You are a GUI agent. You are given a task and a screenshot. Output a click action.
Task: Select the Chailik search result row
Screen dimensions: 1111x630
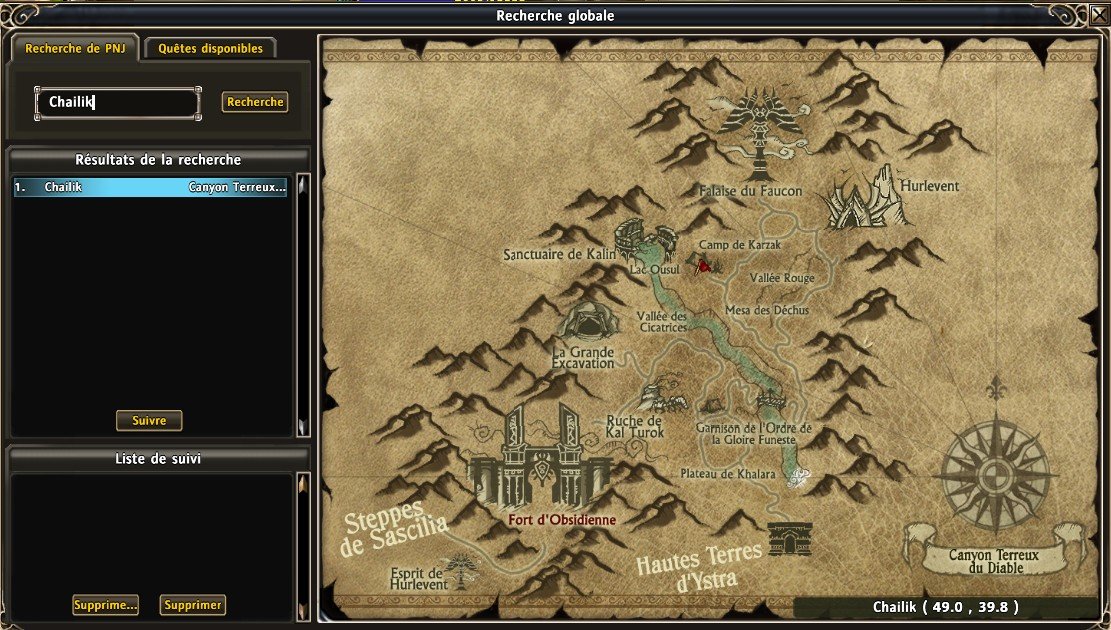point(150,187)
